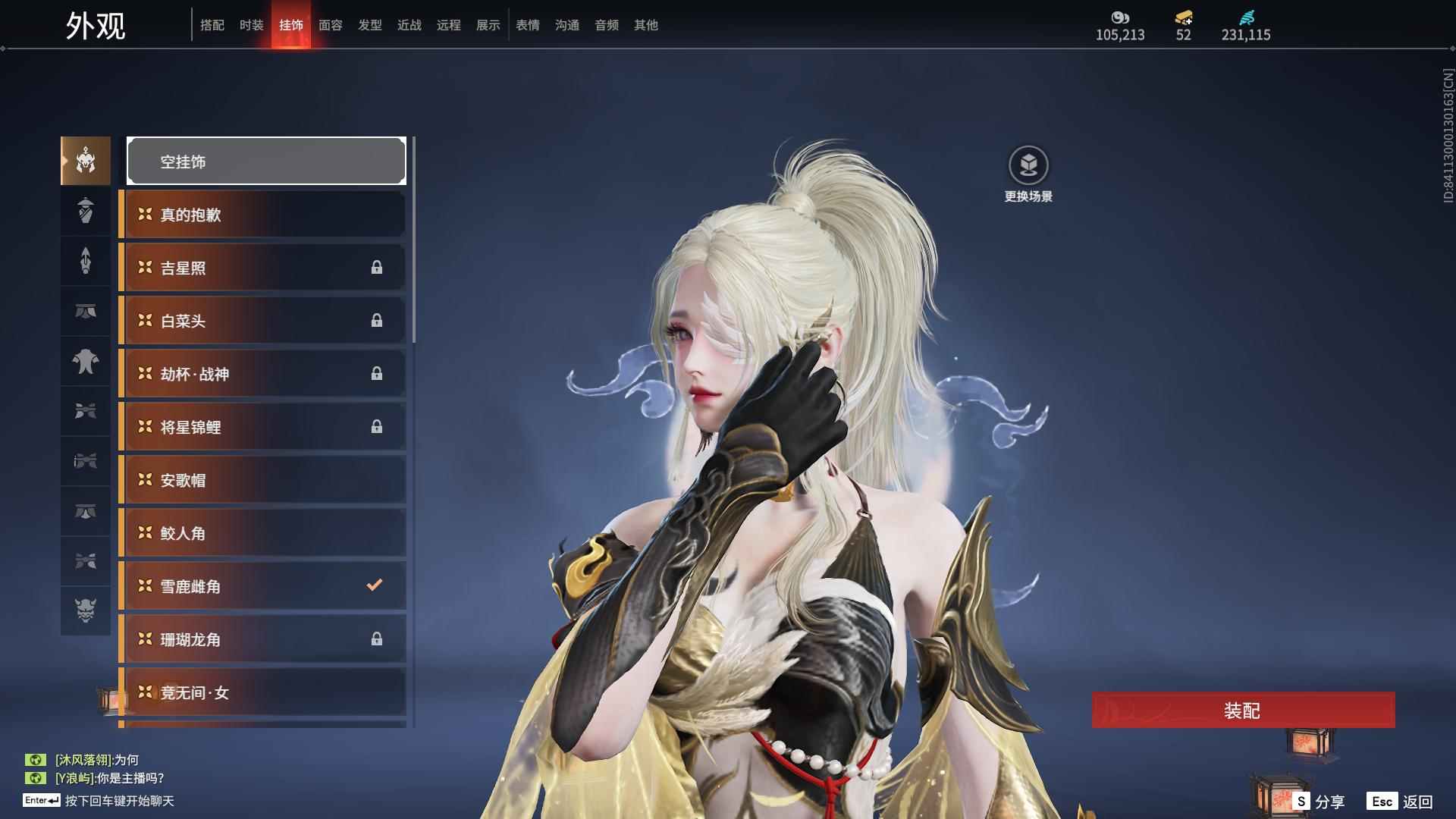1456x819 pixels.
Task: Pick the locked 吉星照 accessory
Action: (262, 268)
